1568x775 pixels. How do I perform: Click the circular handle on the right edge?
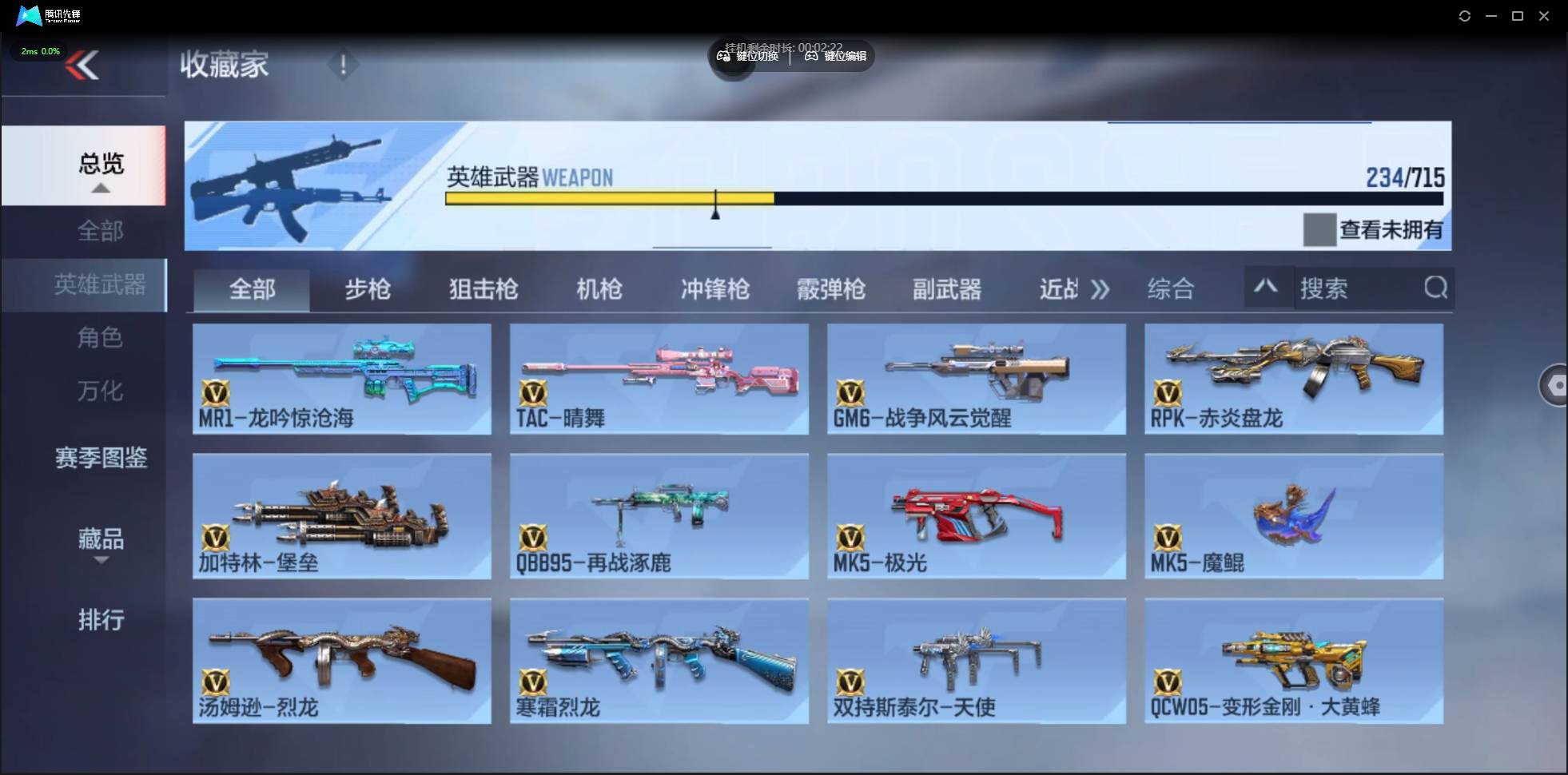tap(1557, 385)
